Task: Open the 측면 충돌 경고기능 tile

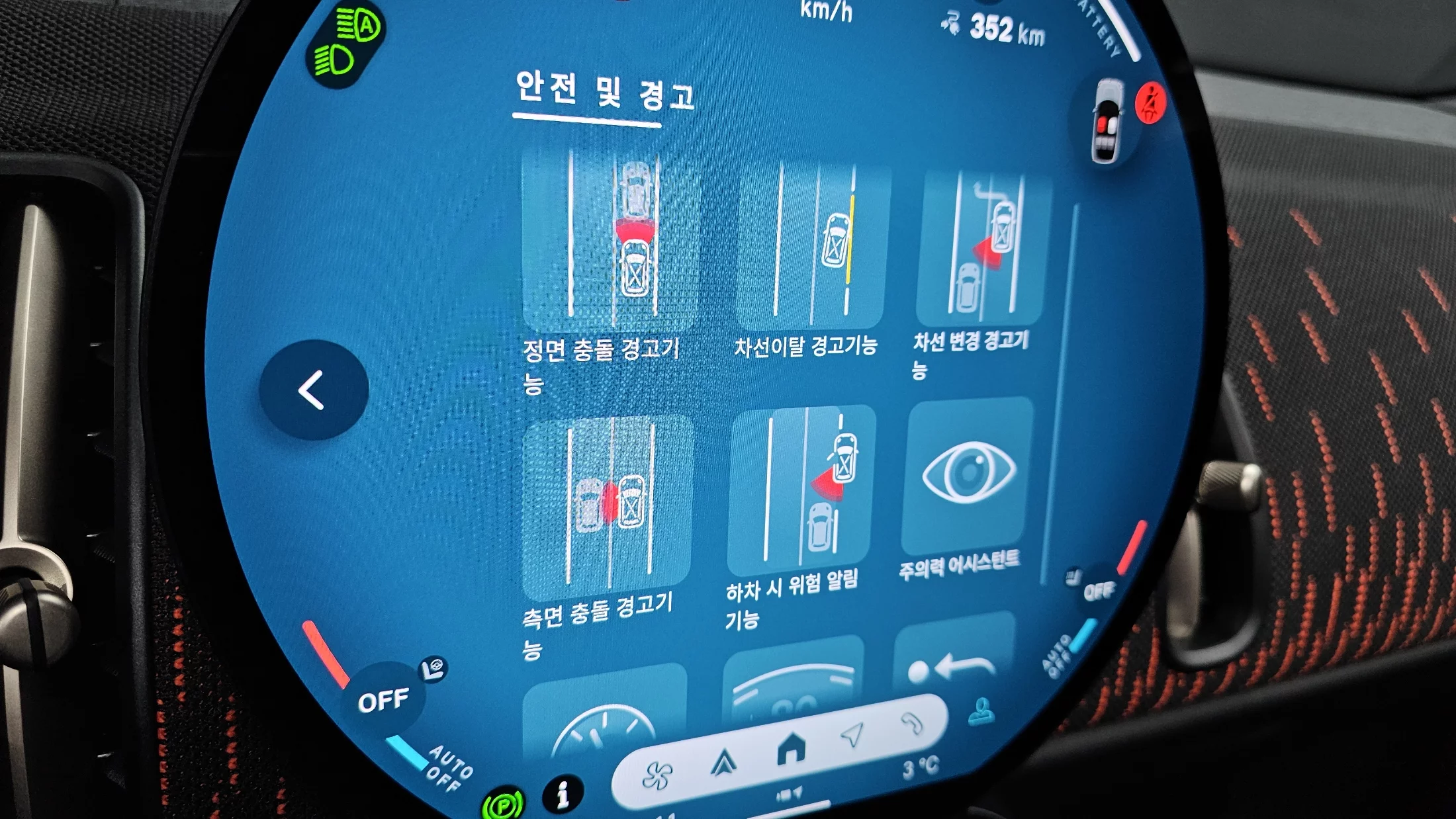Action: coord(606,506)
